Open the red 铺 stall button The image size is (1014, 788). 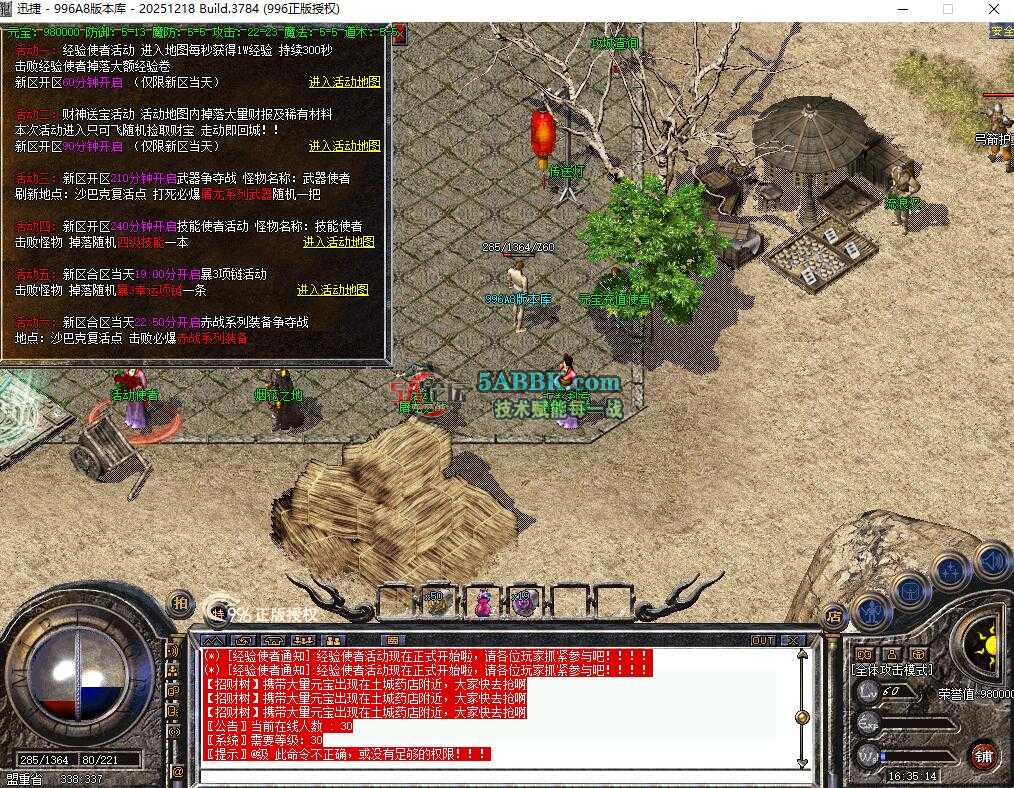pyautogui.click(x=984, y=756)
